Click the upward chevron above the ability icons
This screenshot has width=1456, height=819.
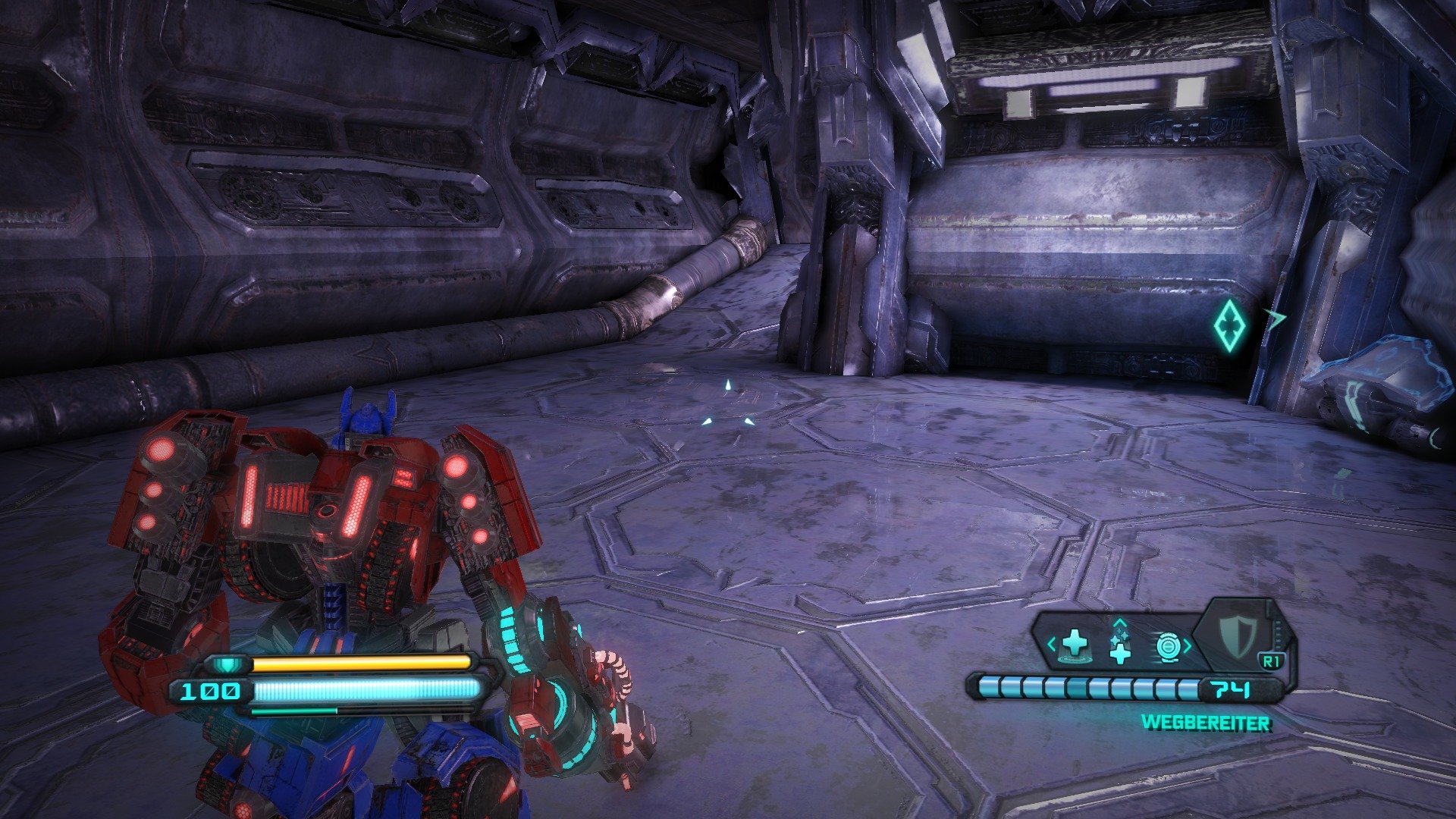(x=1120, y=623)
